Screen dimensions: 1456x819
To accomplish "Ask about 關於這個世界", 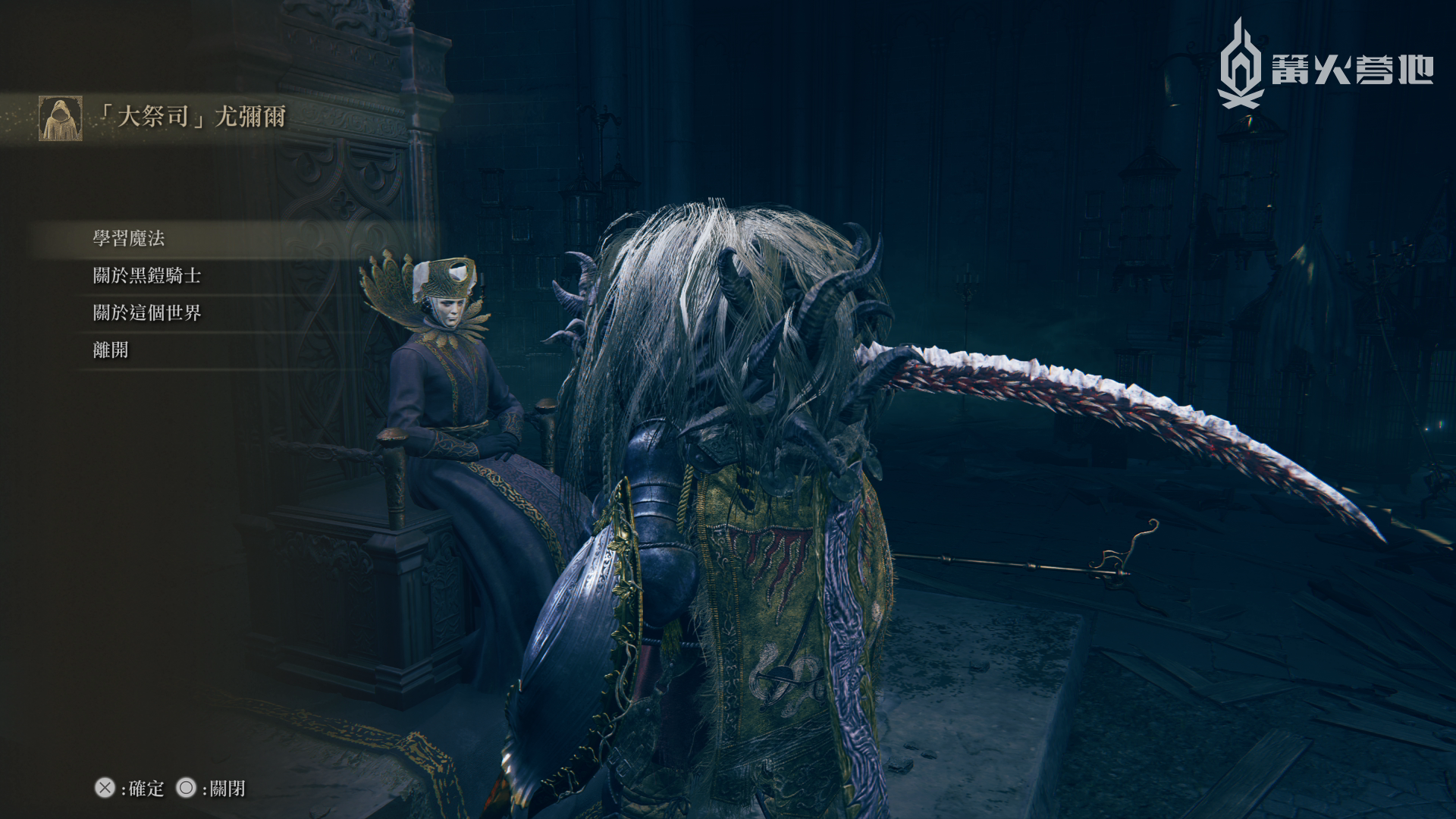I will pos(147,313).
